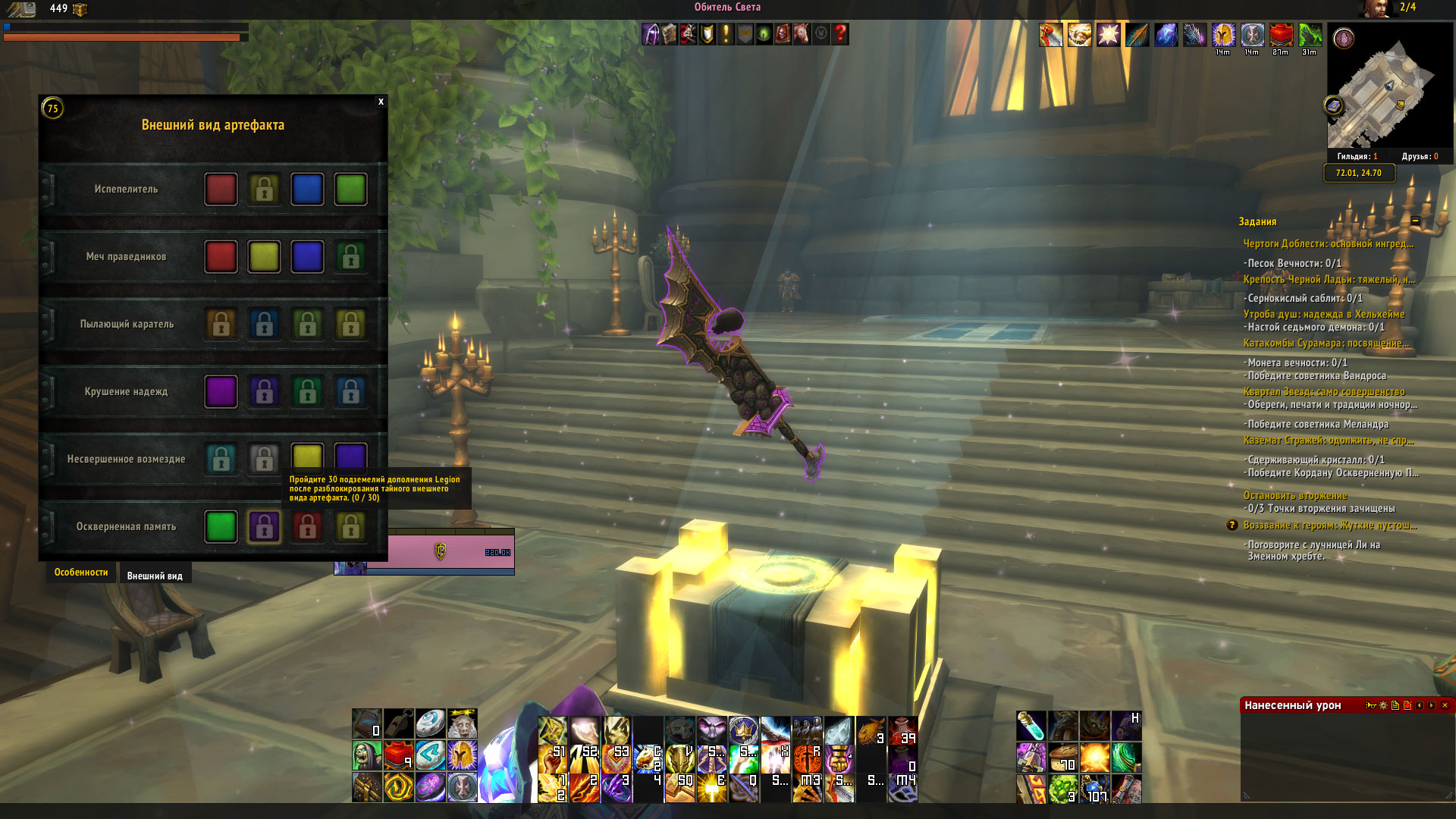Use the whistle item on the action bar
The height and width of the screenshot is (819, 1456).
coord(398,724)
